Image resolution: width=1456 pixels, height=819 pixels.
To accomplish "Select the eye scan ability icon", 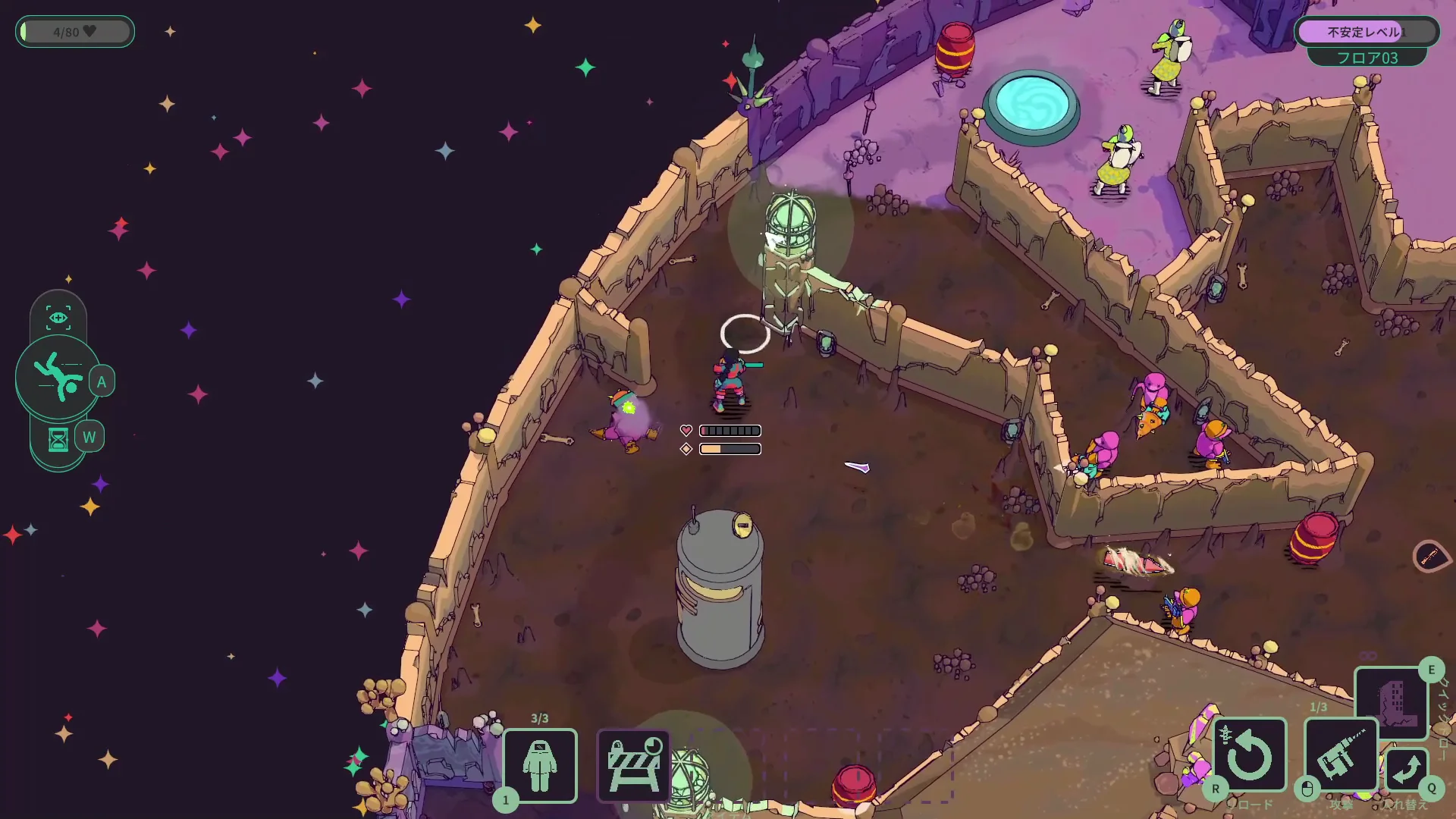I will click(58, 318).
